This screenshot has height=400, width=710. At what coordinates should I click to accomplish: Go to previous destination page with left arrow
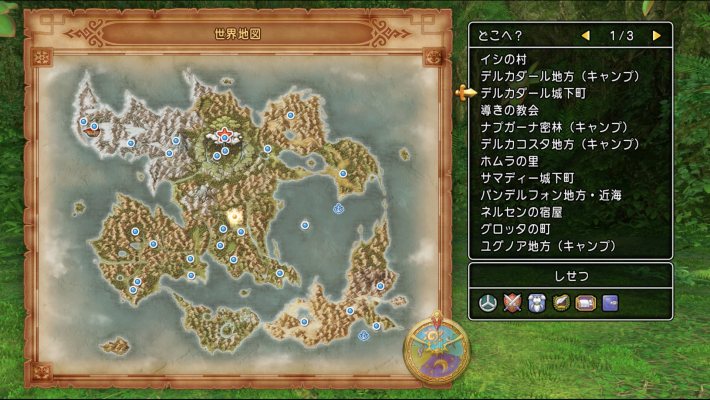586,36
